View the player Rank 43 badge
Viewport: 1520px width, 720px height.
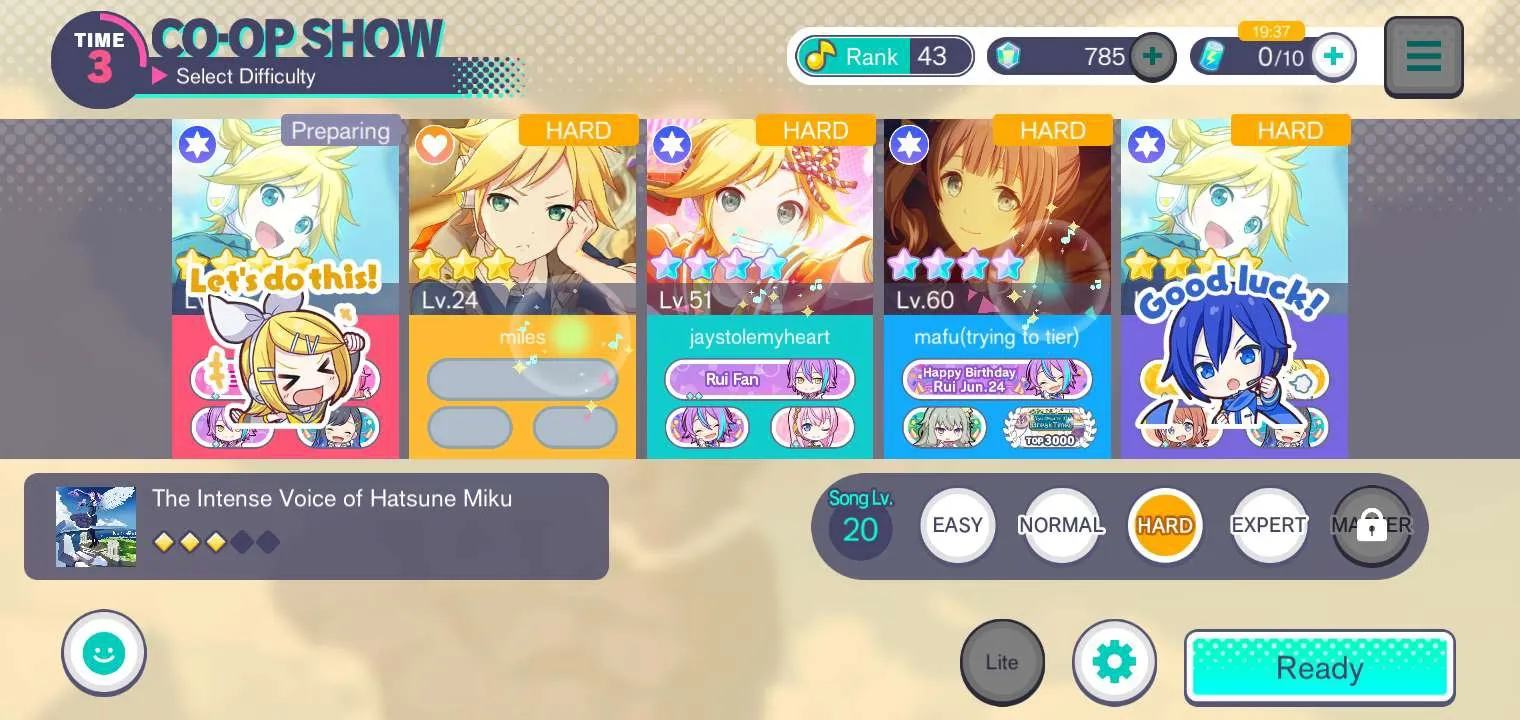coord(884,57)
